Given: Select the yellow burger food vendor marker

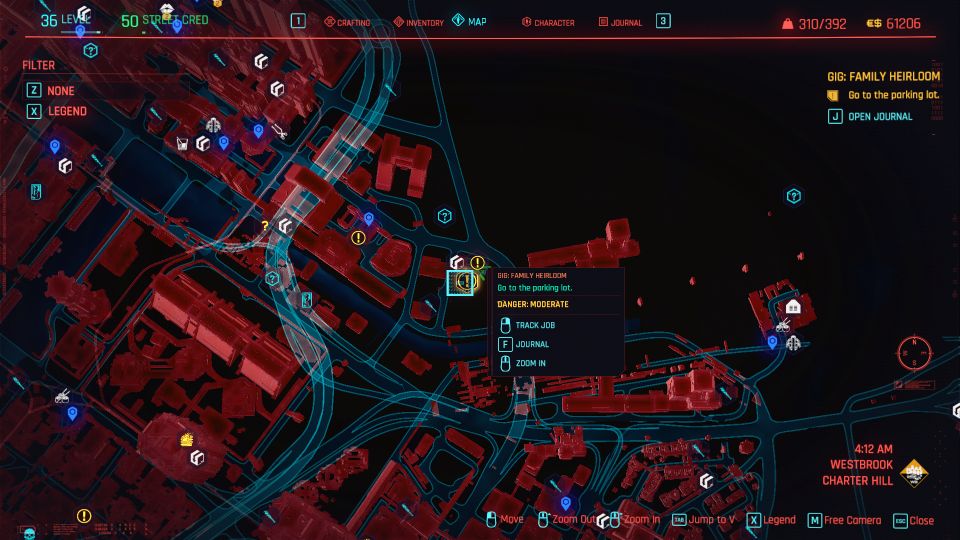Looking at the screenshot, I should tap(186, 439).
